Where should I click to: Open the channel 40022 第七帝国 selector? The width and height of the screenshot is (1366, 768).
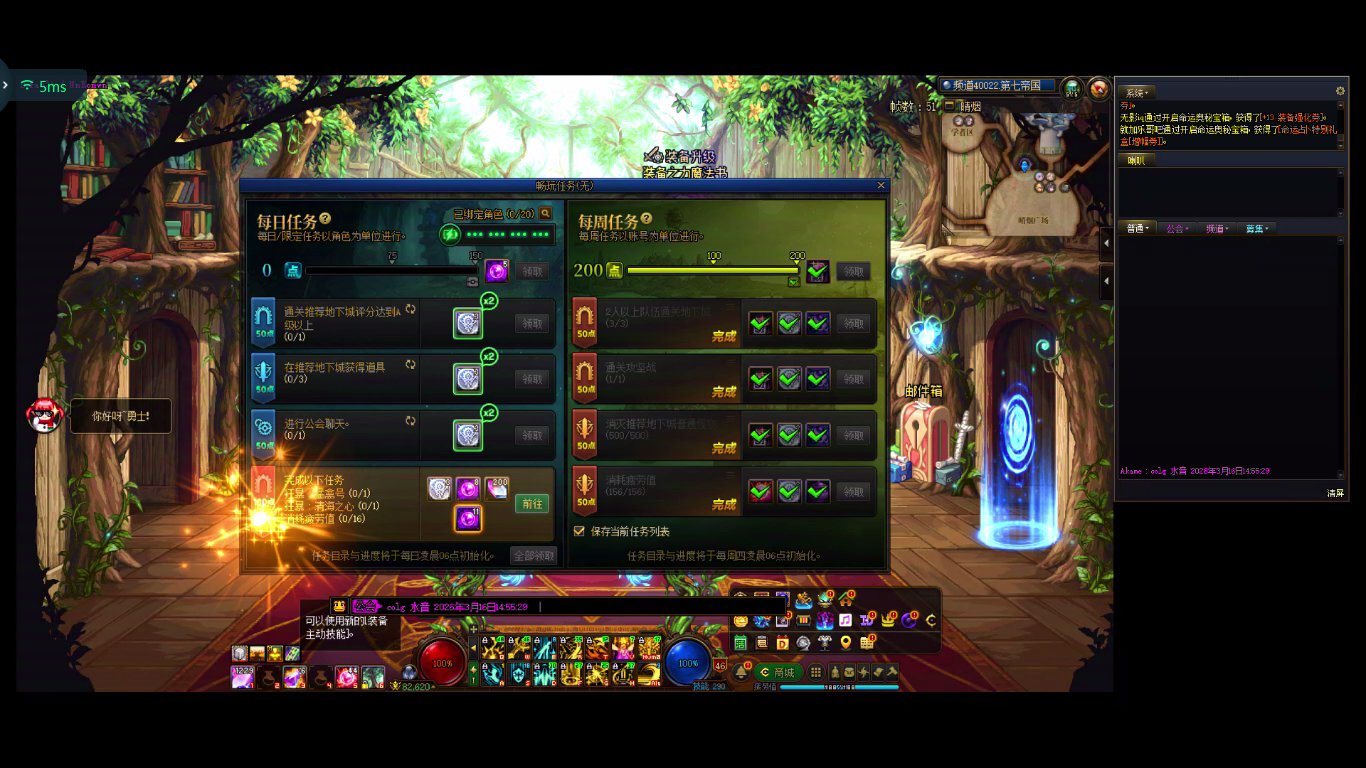pyautogui.click(x=996, y=86)
